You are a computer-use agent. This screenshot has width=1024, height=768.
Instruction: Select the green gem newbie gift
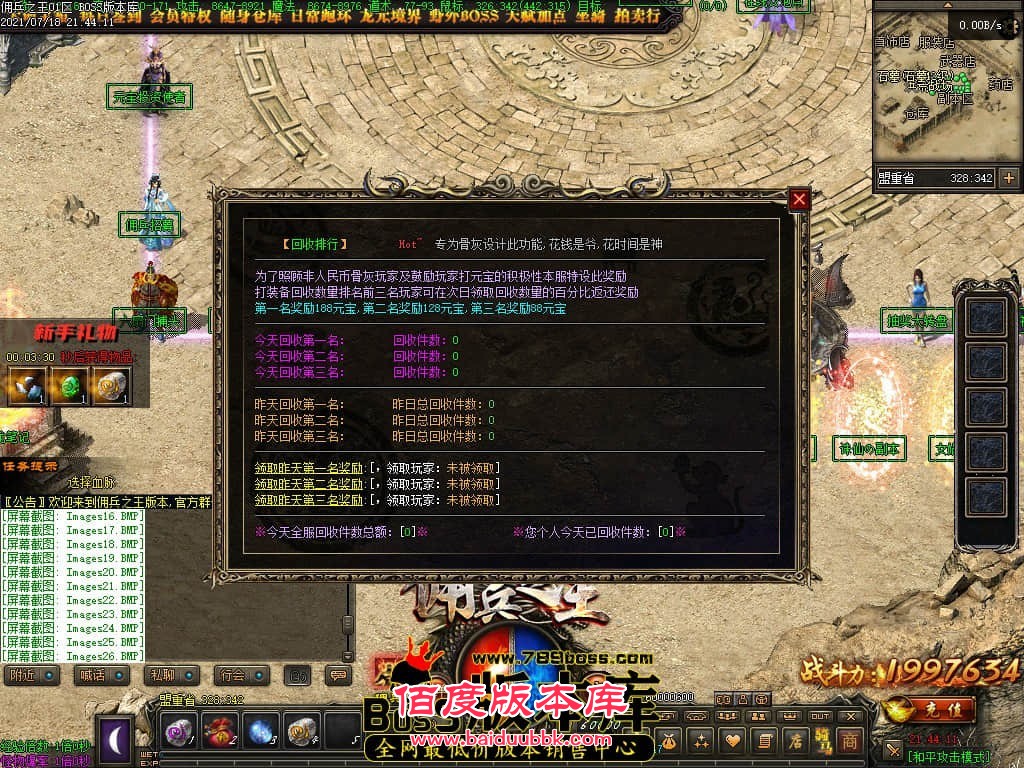click(x=69, y=385)
